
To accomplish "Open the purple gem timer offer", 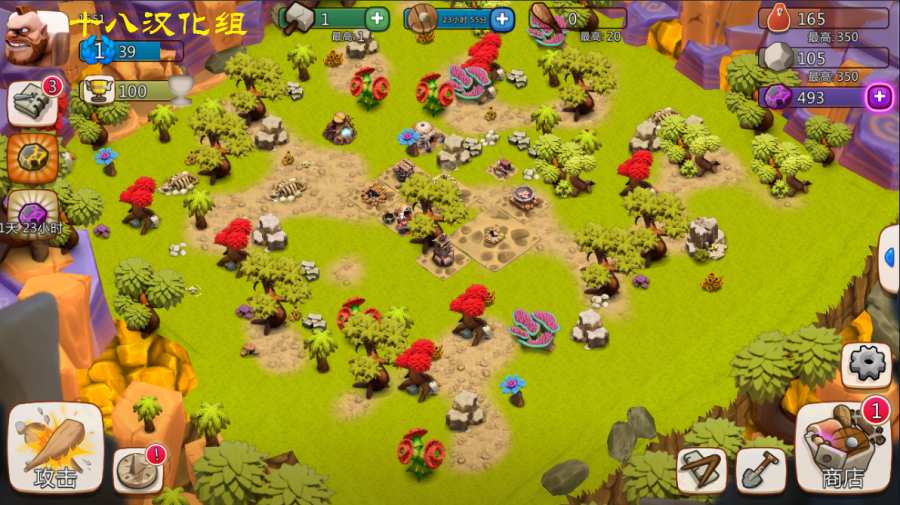I will point(30,212).
